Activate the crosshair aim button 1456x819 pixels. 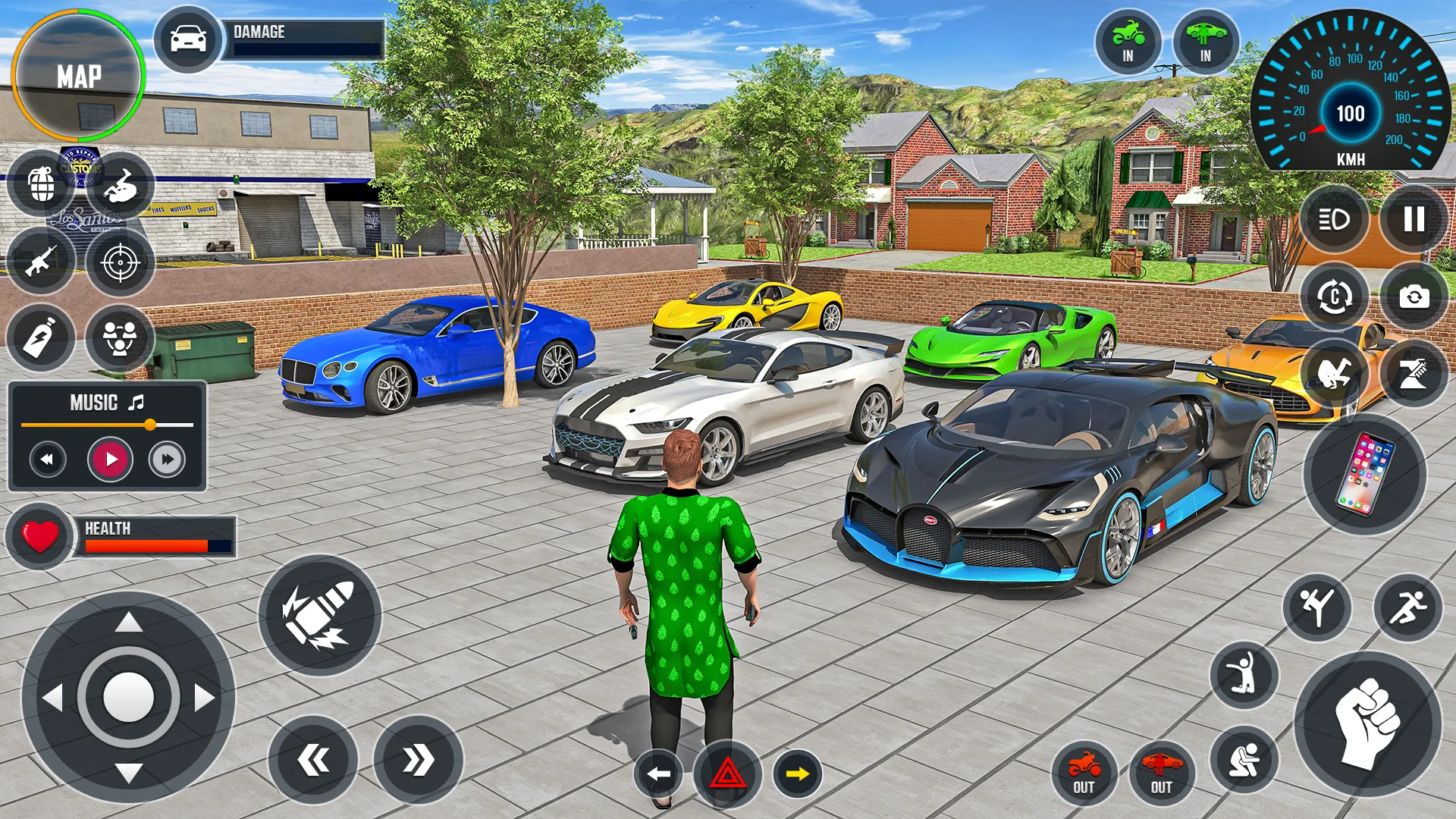(120, 263)
